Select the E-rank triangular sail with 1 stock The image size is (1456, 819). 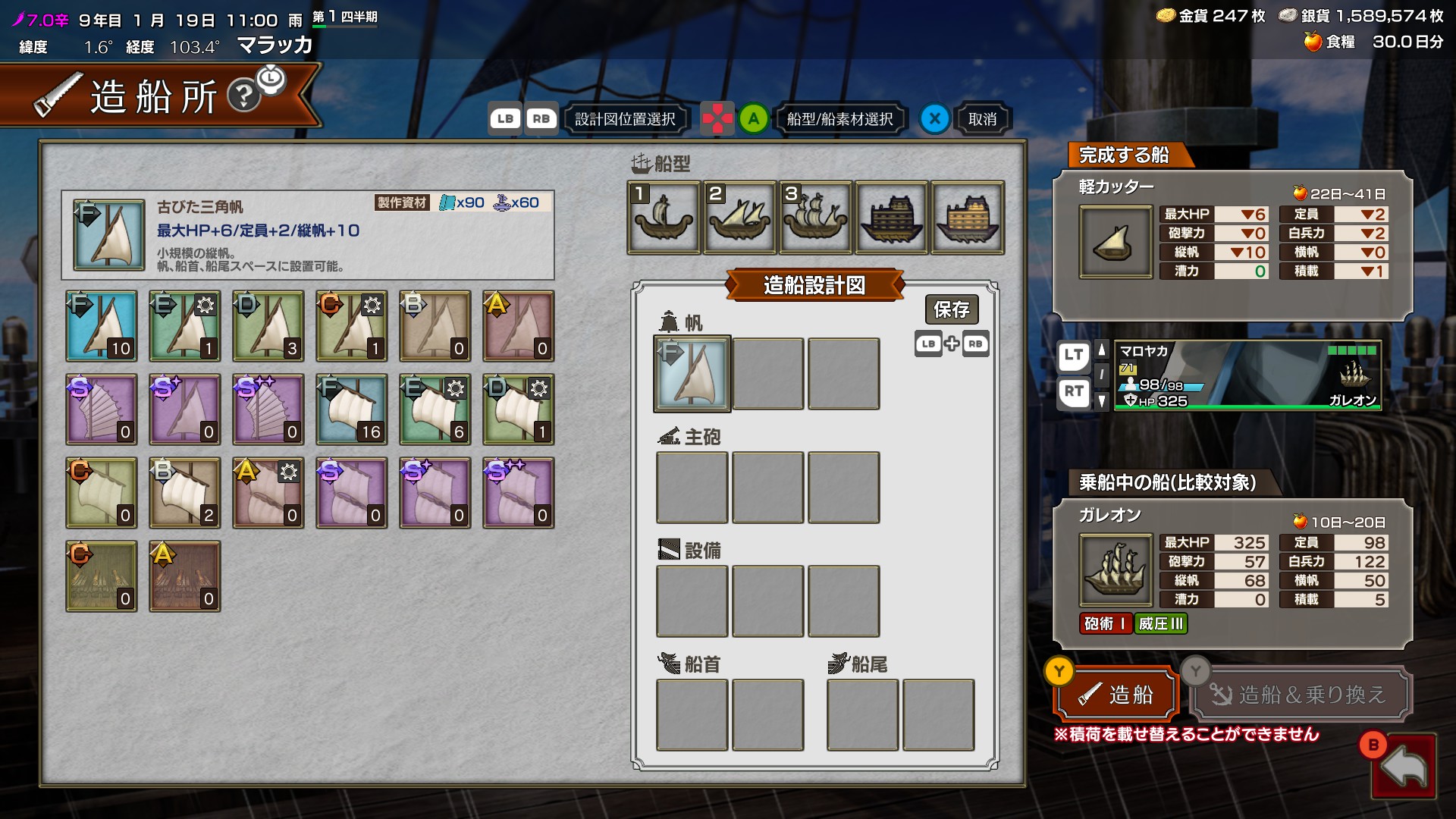(x=185, y=326)
